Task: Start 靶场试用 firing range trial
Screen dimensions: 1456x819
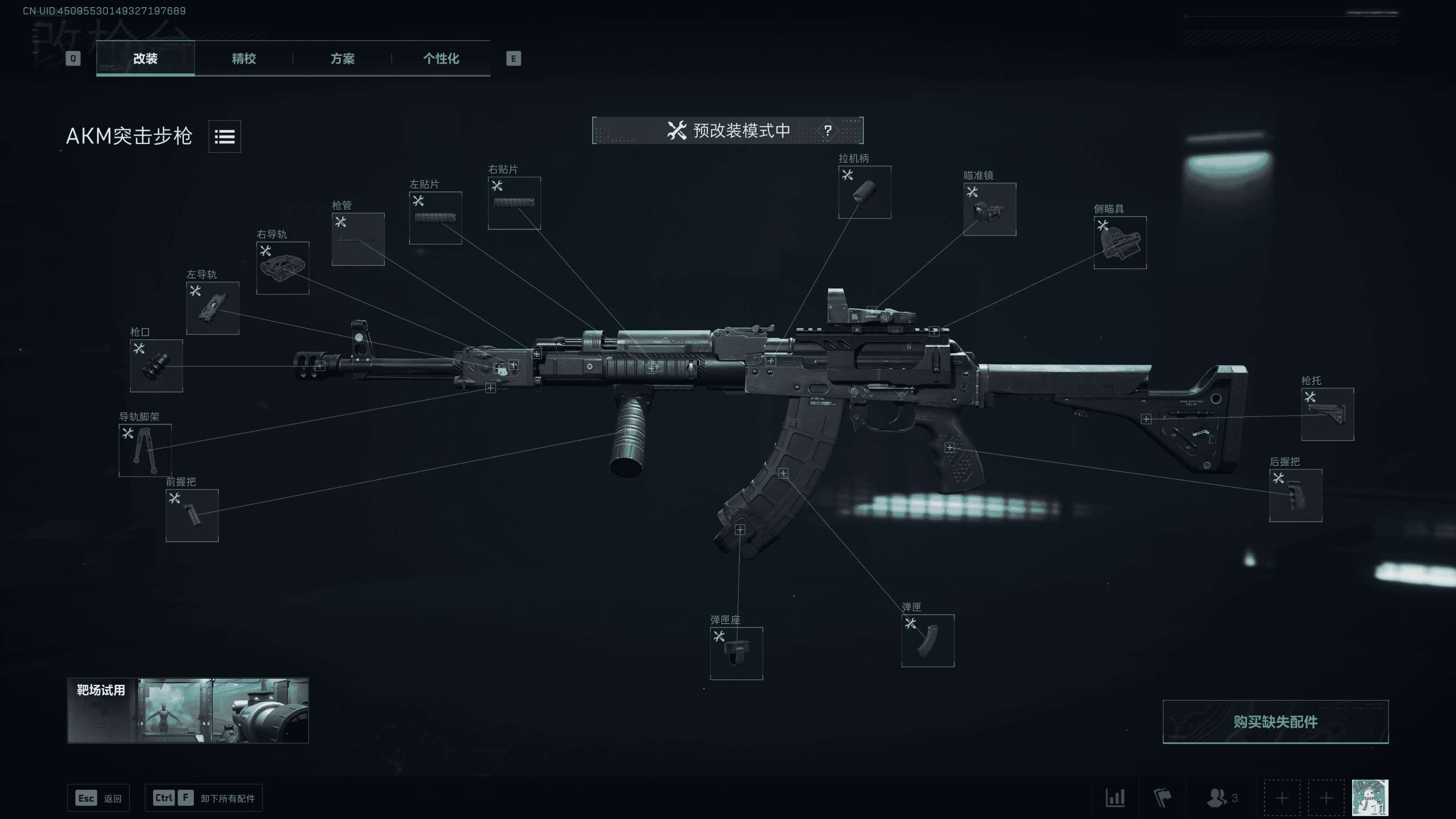Action: click(x=188, y=710)
